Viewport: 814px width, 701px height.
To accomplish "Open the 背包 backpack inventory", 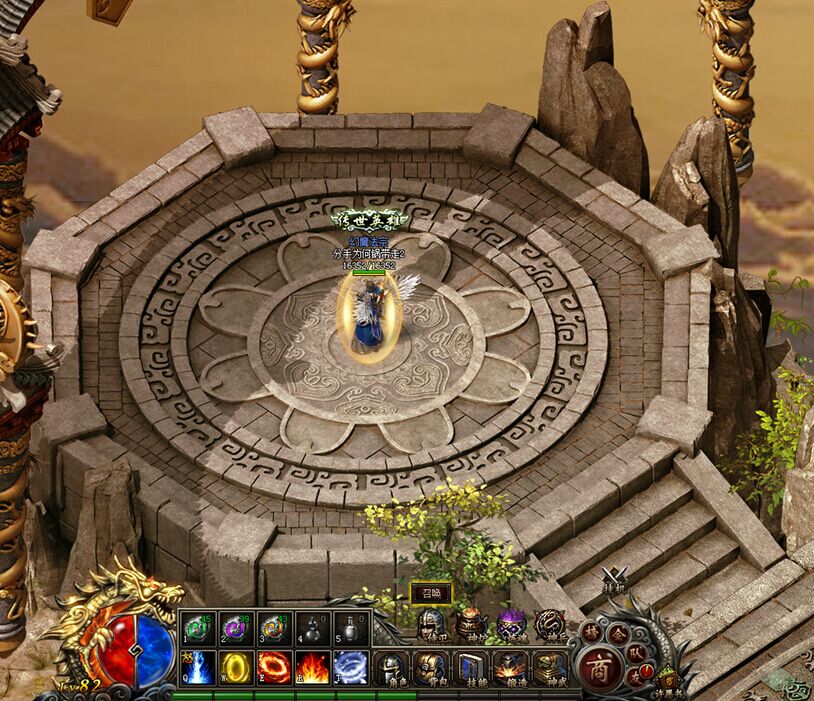I will tap(431, 667).
